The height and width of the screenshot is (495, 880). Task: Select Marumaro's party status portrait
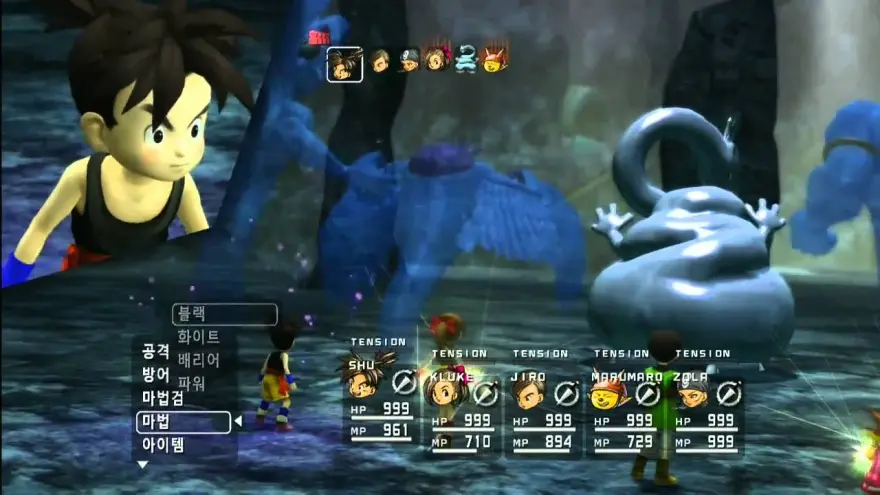click(606, 391)
